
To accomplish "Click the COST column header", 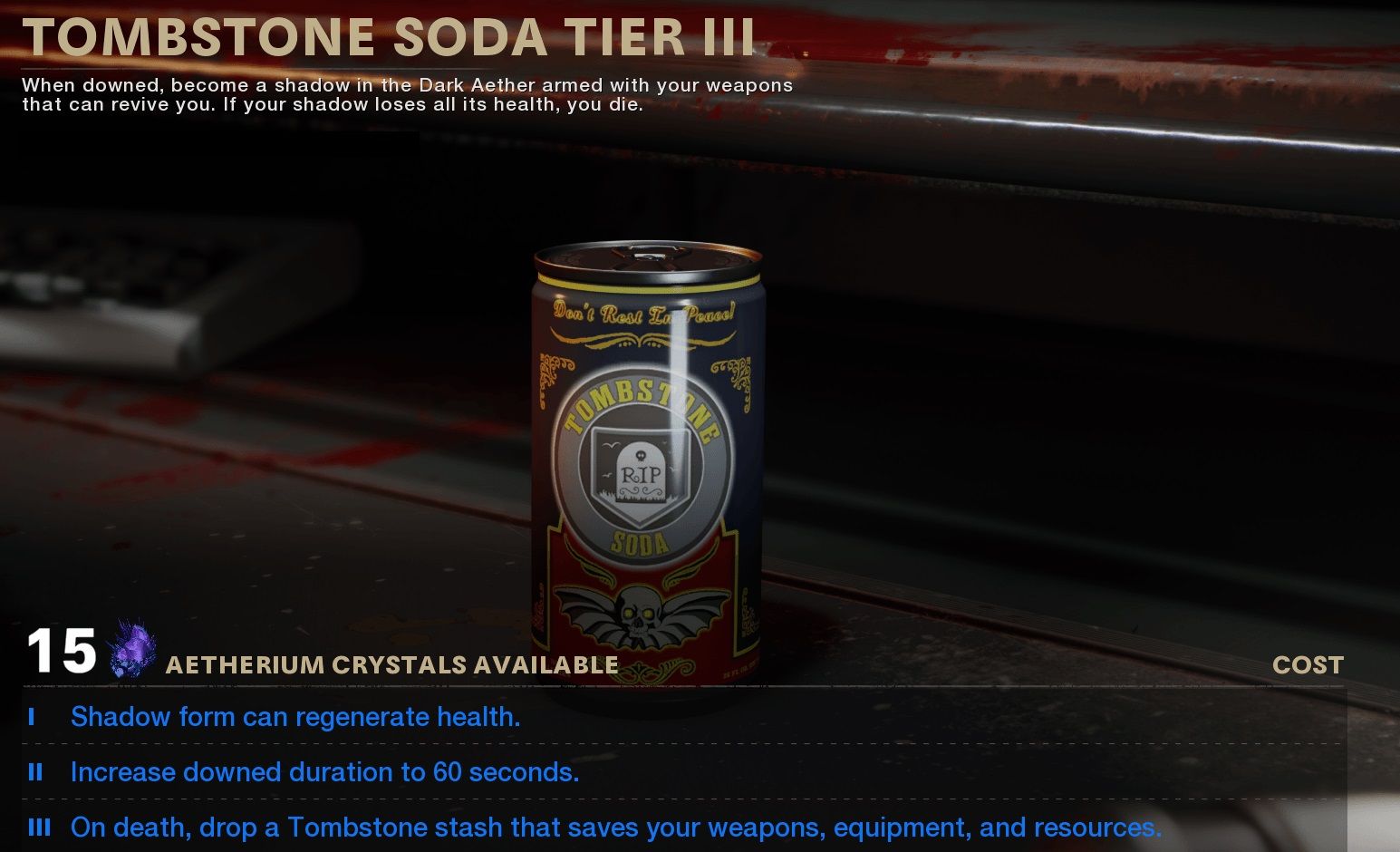I will click(1307, 664).
